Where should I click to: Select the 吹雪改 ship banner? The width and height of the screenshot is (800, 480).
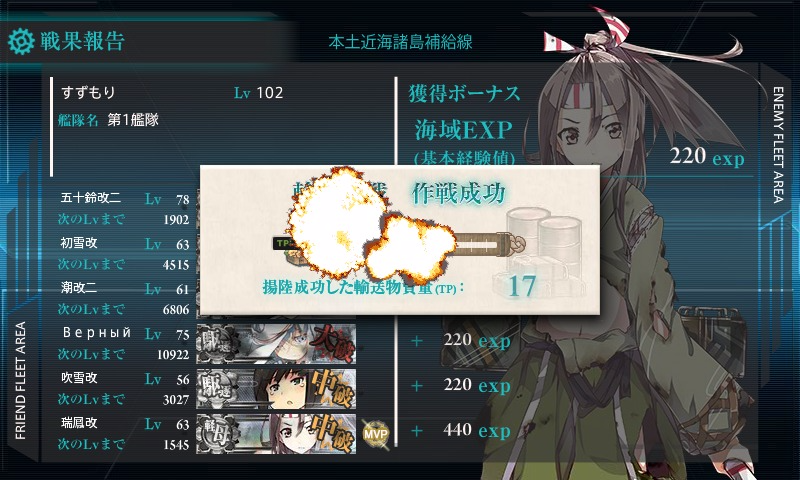click(x=276, y=387)
